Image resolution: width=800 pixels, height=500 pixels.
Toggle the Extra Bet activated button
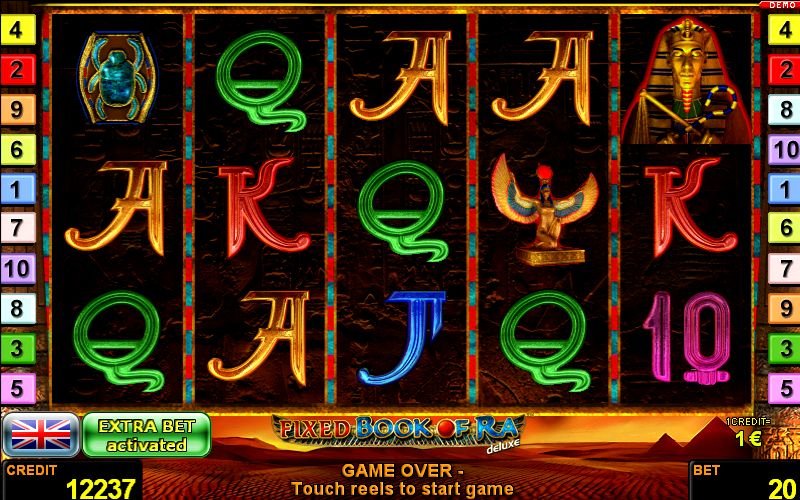146,435
